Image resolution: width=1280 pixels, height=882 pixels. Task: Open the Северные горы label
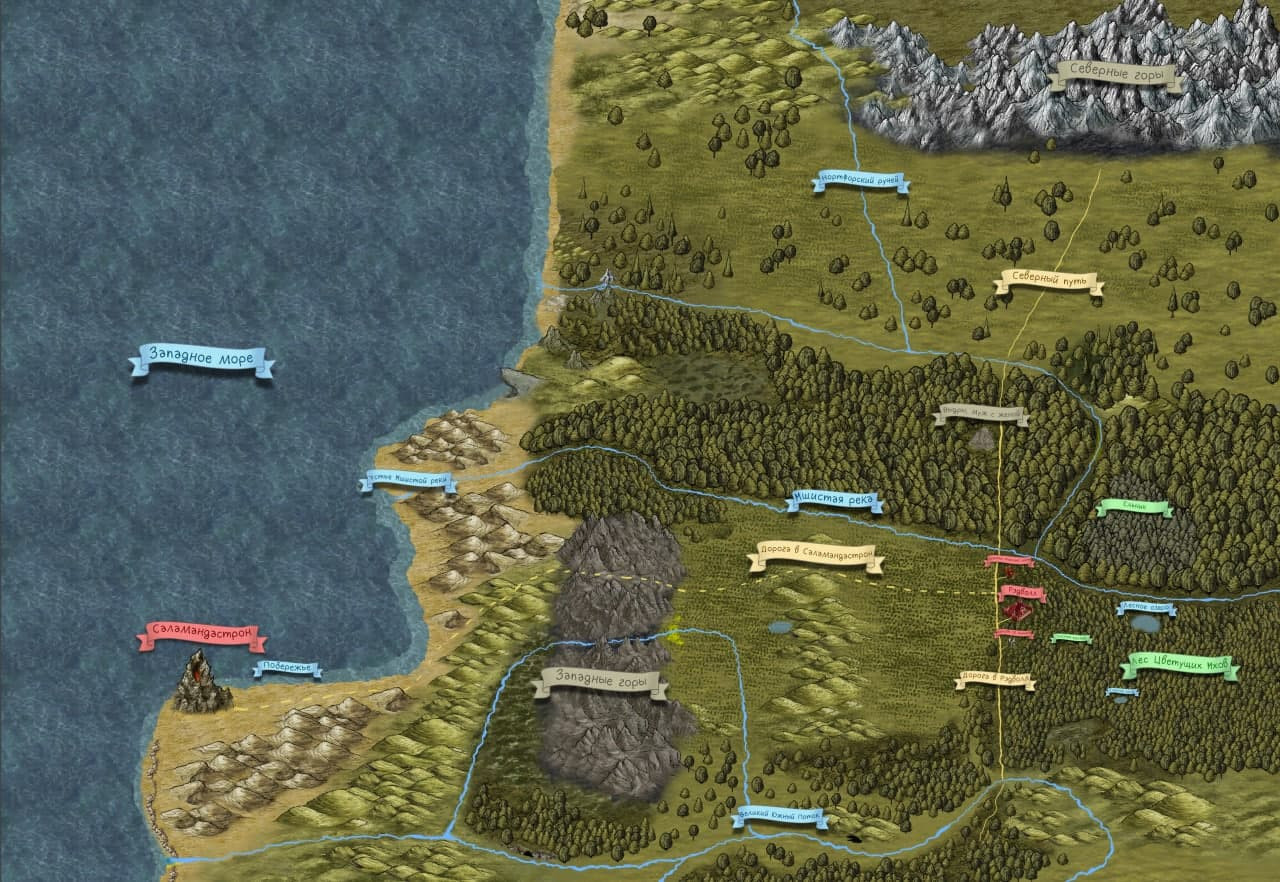point(1115,73)
